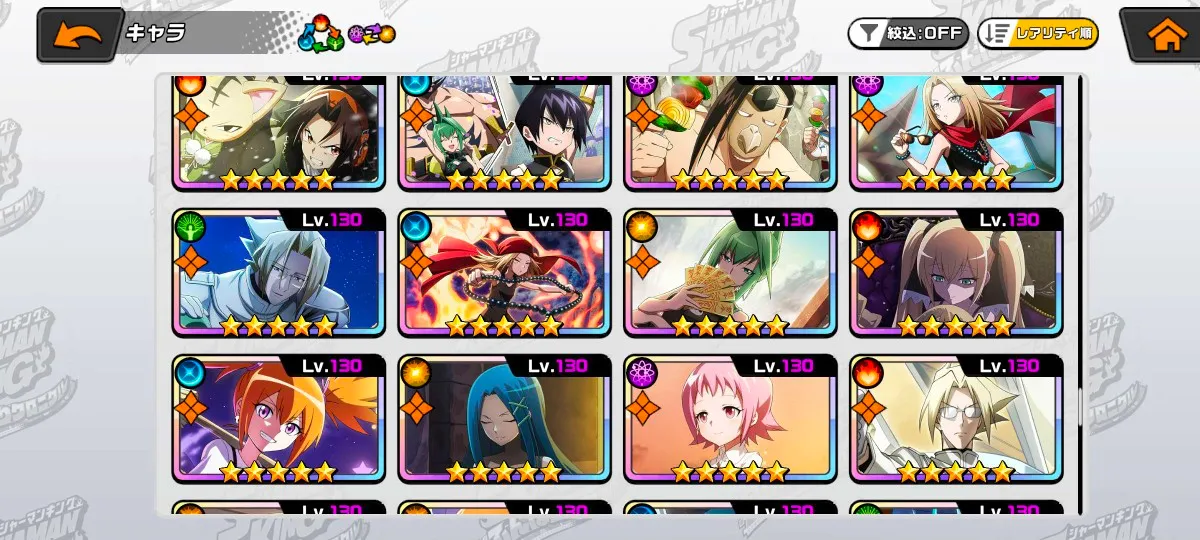This screenshot has height=540, width=1200.
Task: Pick the blonde man with glasses card
Action: click(956, 418)
